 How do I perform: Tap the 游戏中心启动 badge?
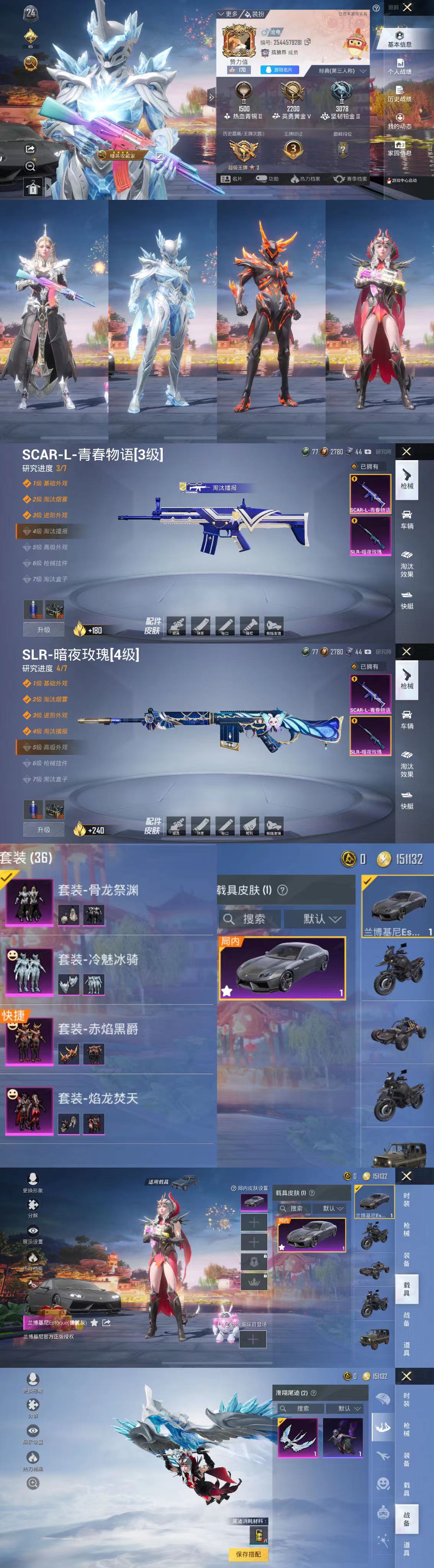point(402,181)
